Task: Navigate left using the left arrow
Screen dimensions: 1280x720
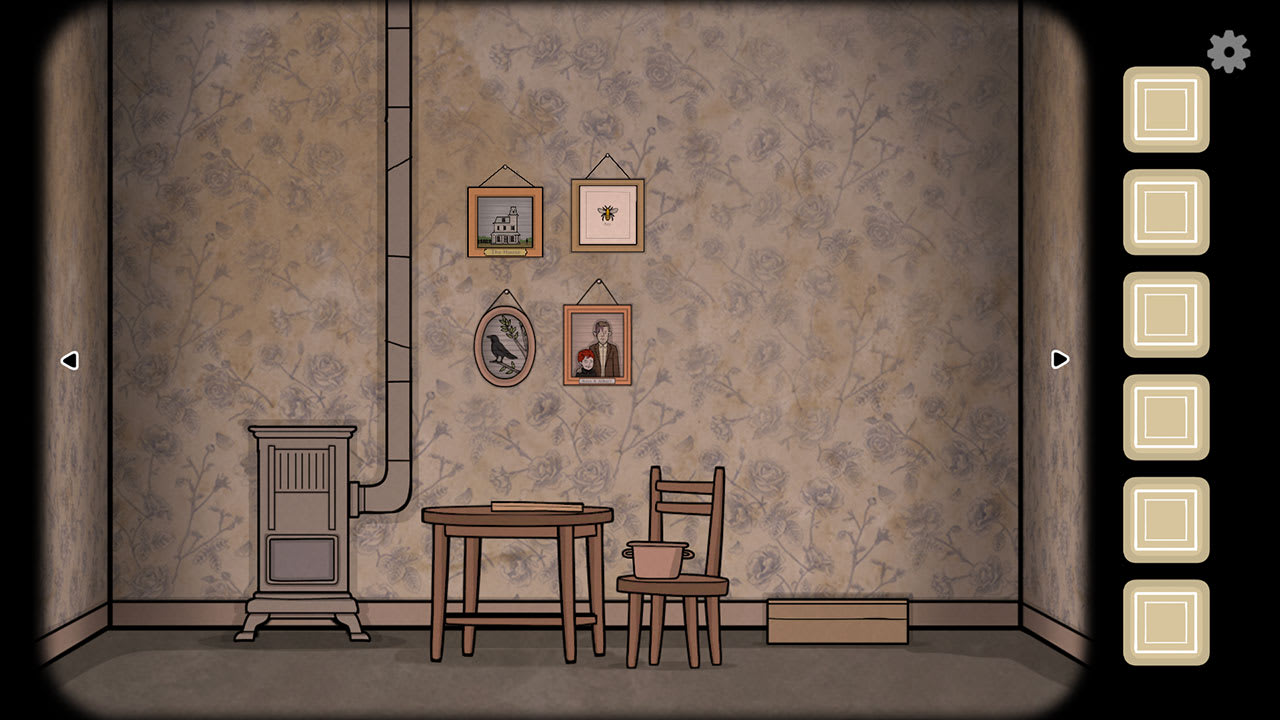Action: (70, 361)
